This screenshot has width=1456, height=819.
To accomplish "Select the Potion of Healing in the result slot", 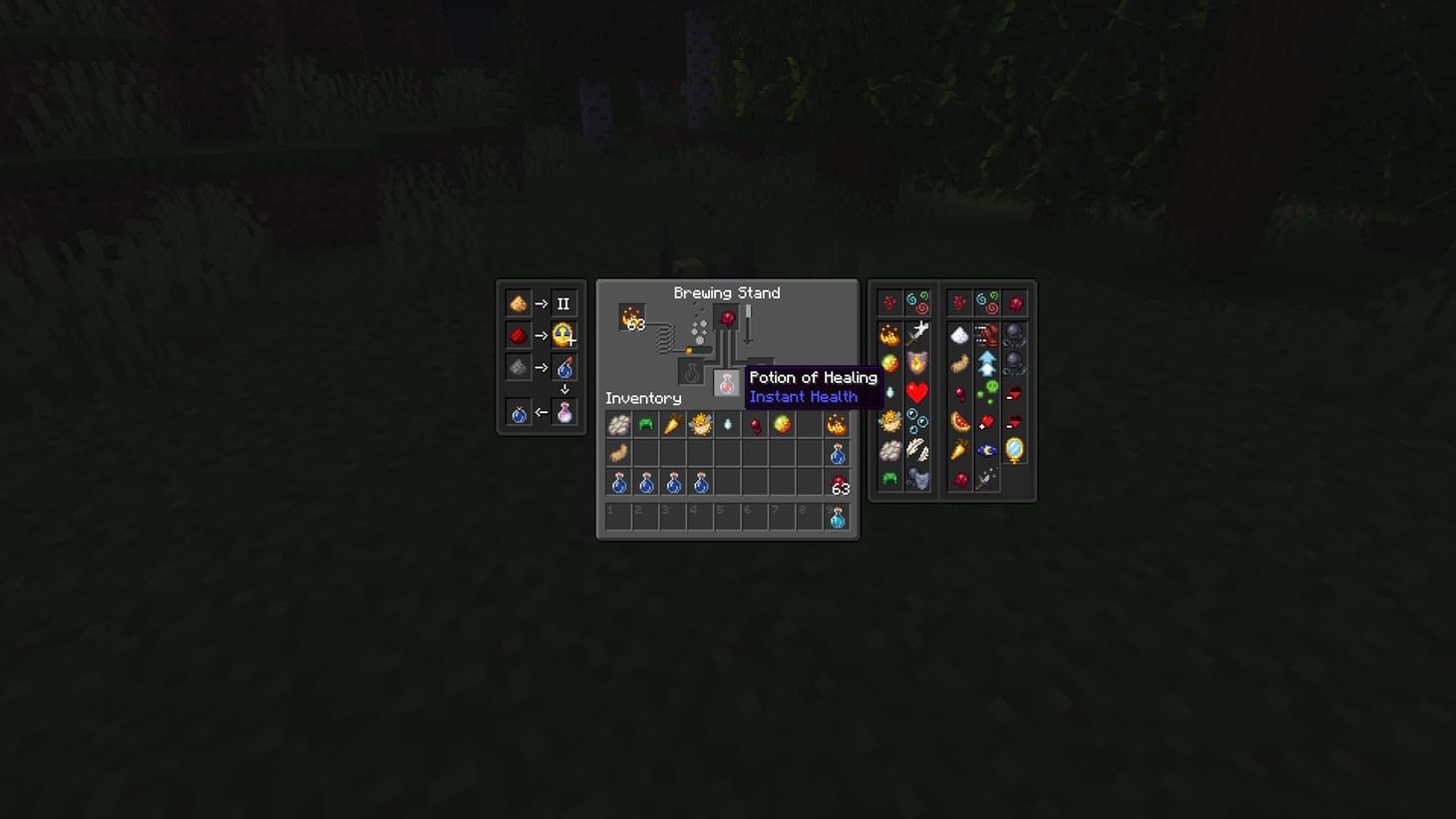I will [x=726, y=382].
